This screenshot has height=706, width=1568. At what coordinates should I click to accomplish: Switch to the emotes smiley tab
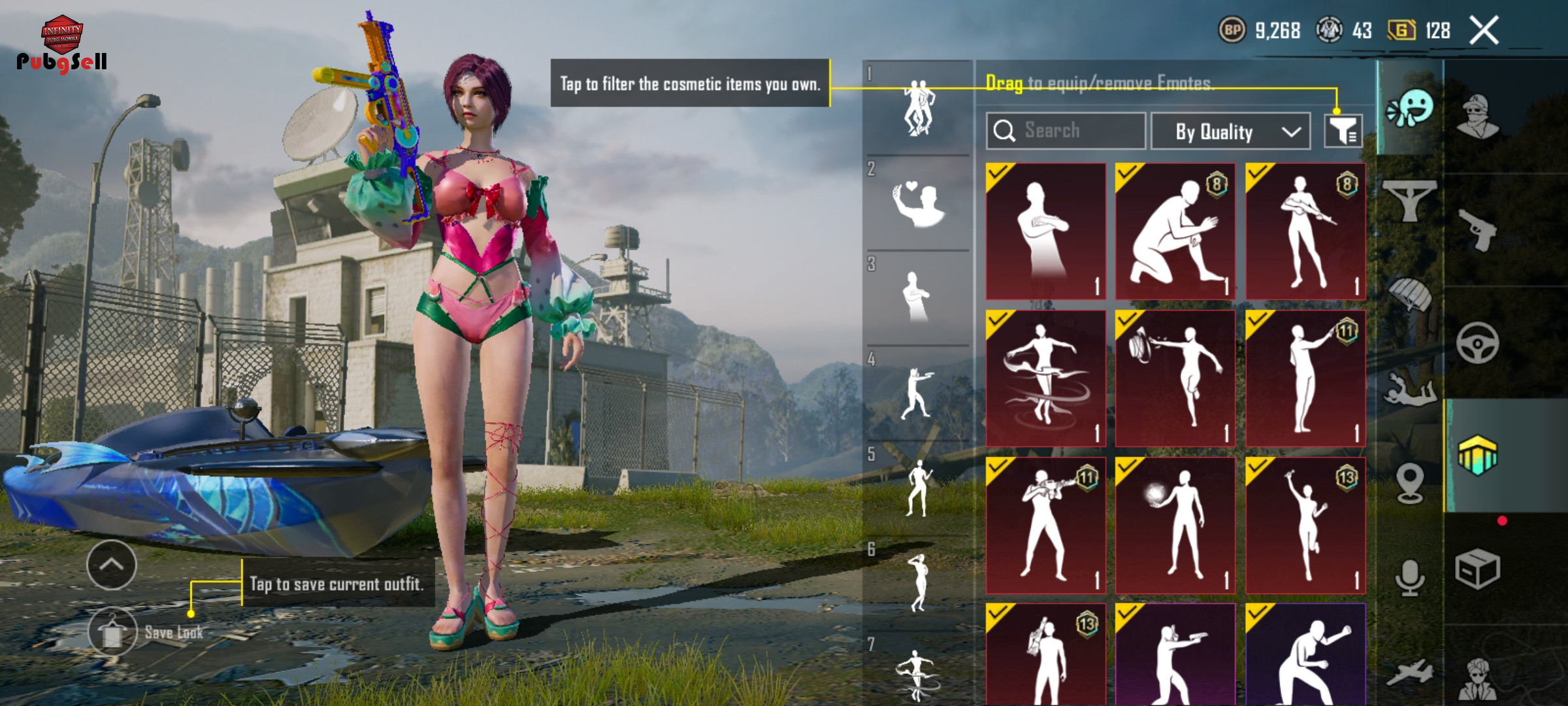click(1410, 109)
